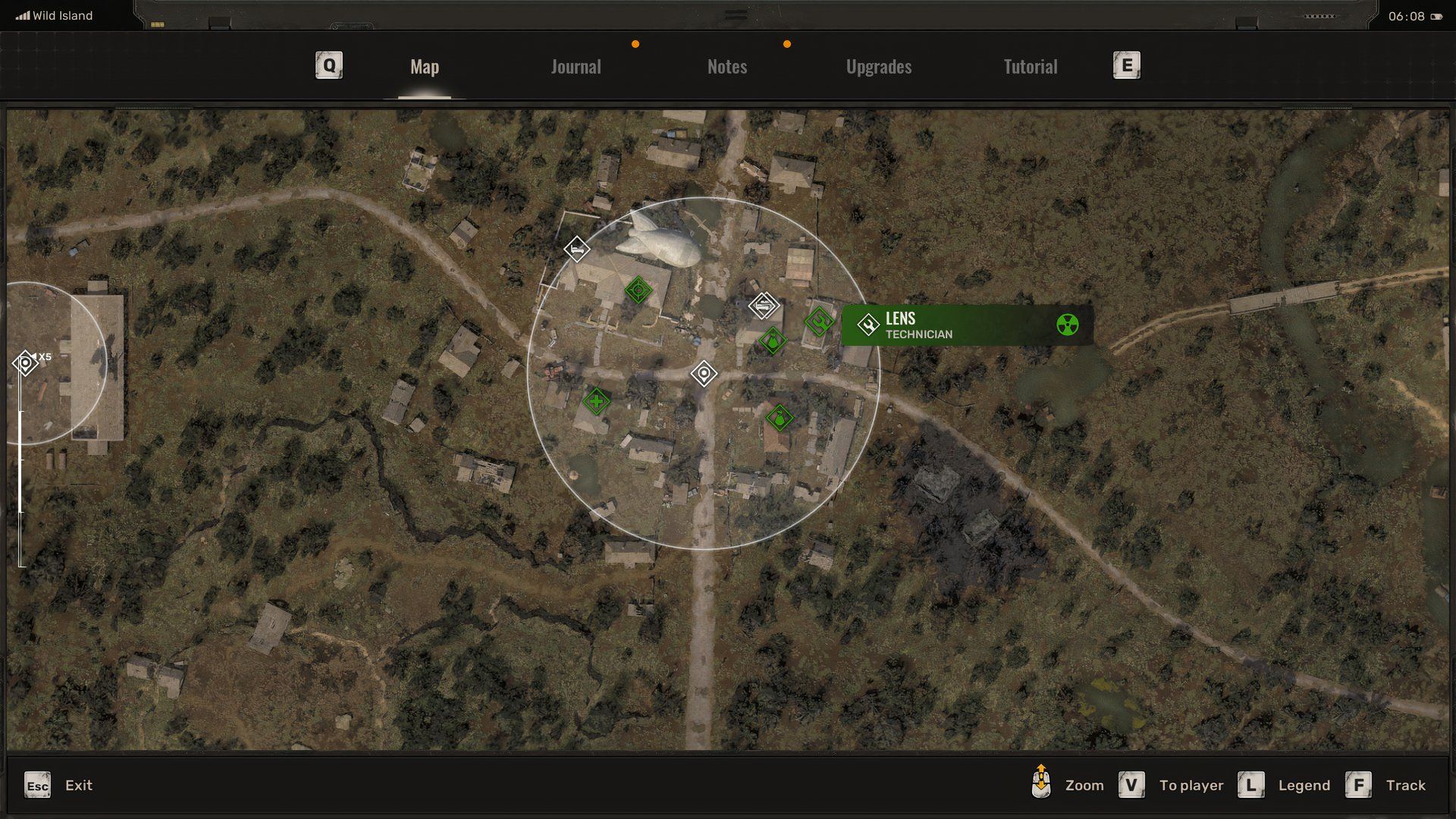
Task: Select the green target range marker near the airship
Action: [x=639, y=290]
